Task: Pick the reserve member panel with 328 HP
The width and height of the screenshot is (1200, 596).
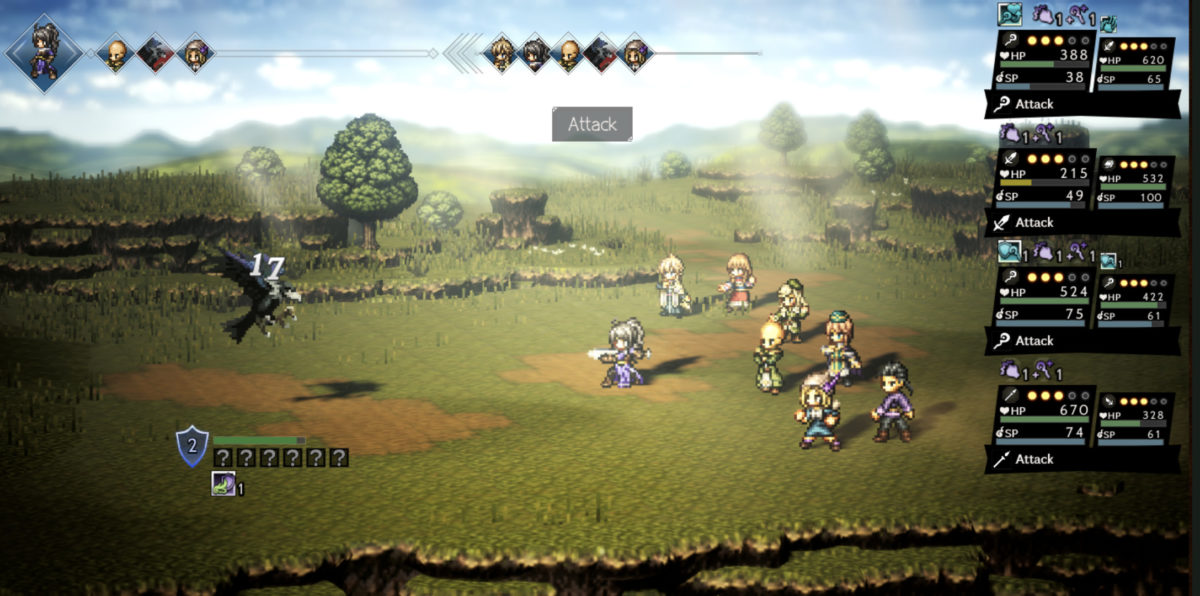Action: 1133,417
